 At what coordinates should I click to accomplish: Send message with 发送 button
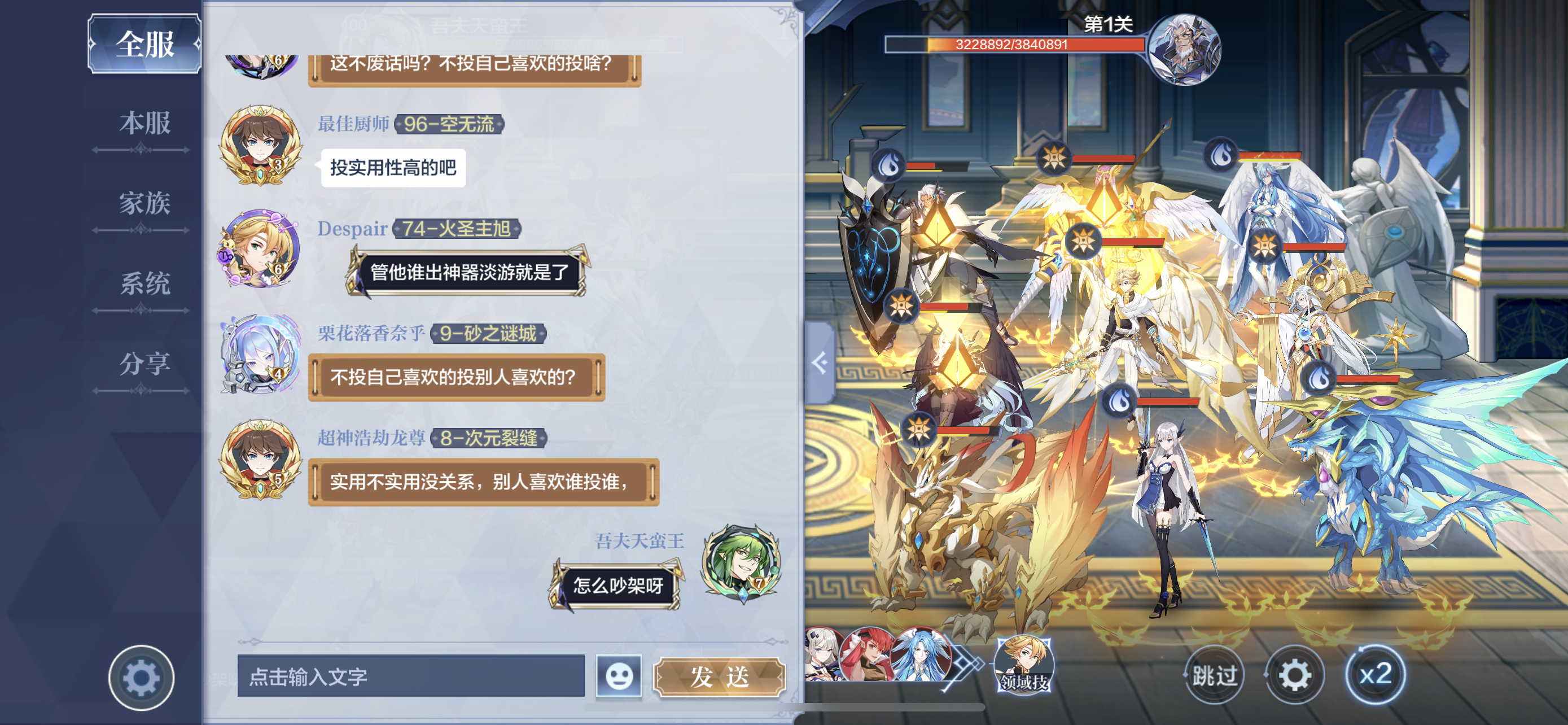720,676
